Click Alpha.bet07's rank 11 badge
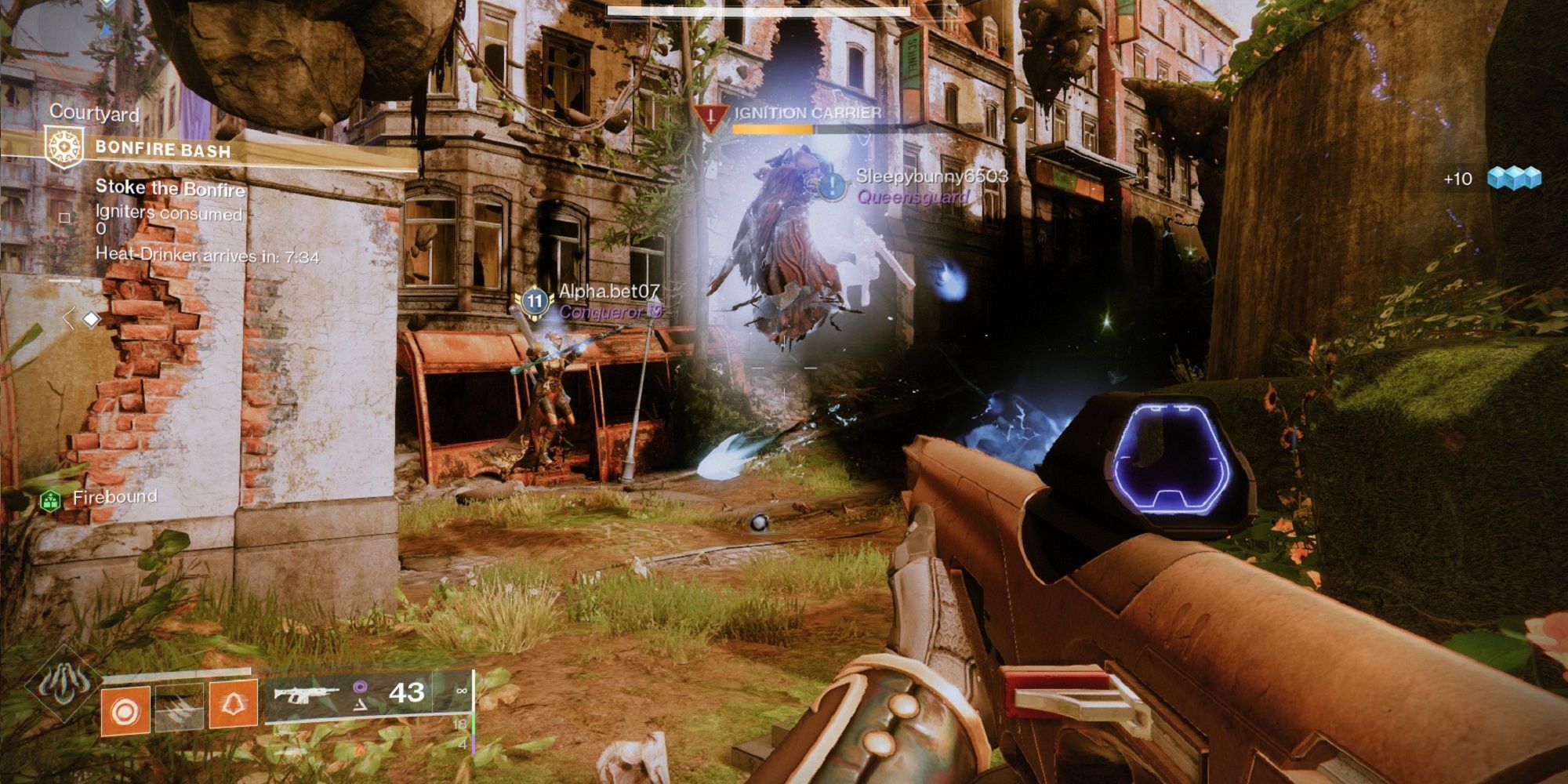This screenshot has width=1568, height=784. pyautogui.click(x=535, y=298)
